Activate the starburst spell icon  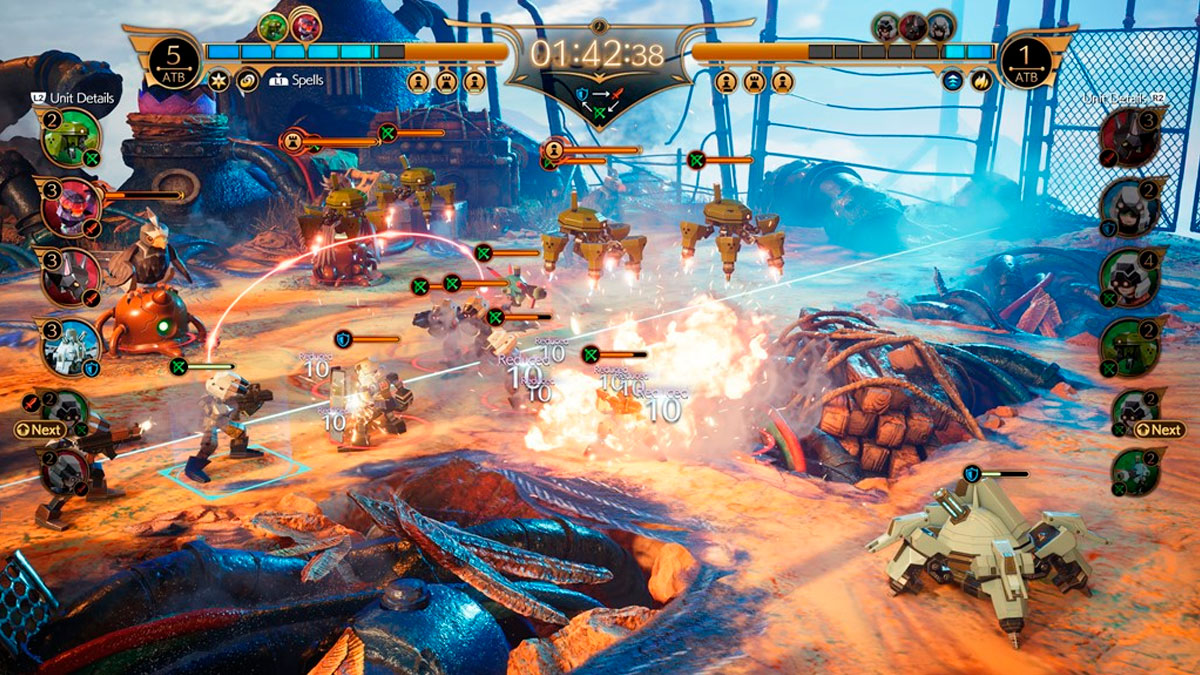pos(219,80)
